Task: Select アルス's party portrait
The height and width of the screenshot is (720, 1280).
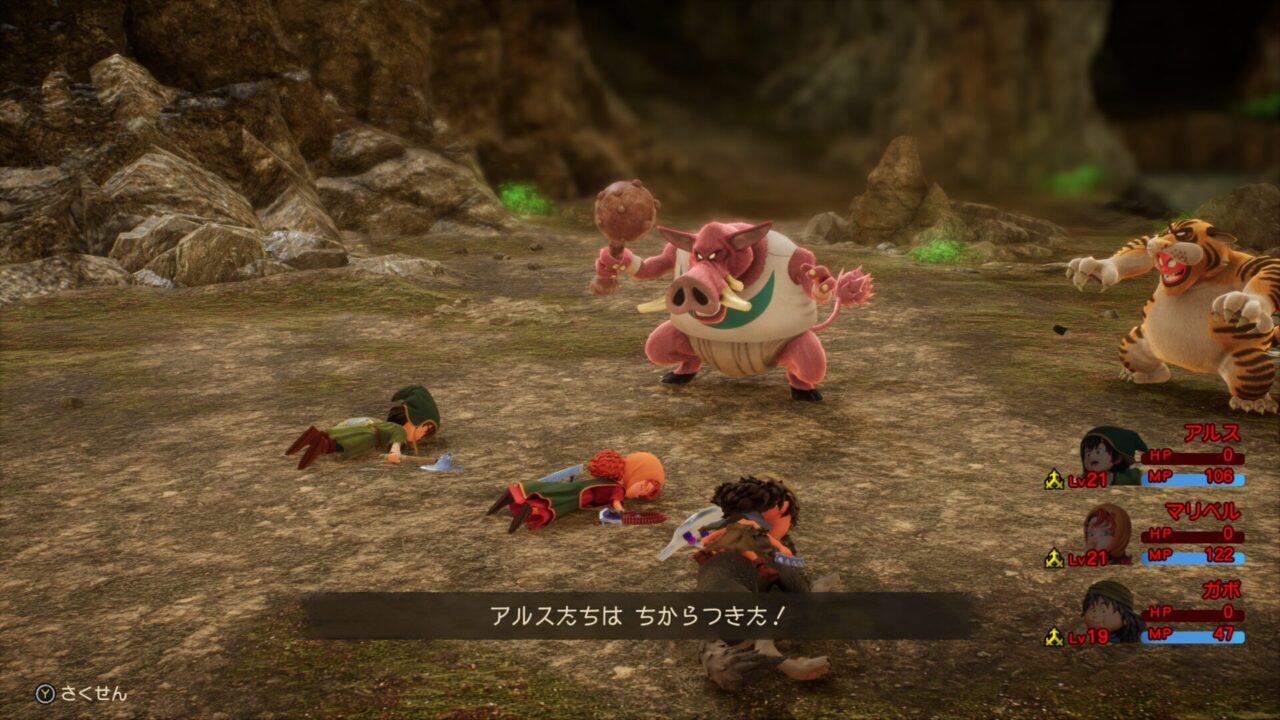Action: tap(1111, 455)
